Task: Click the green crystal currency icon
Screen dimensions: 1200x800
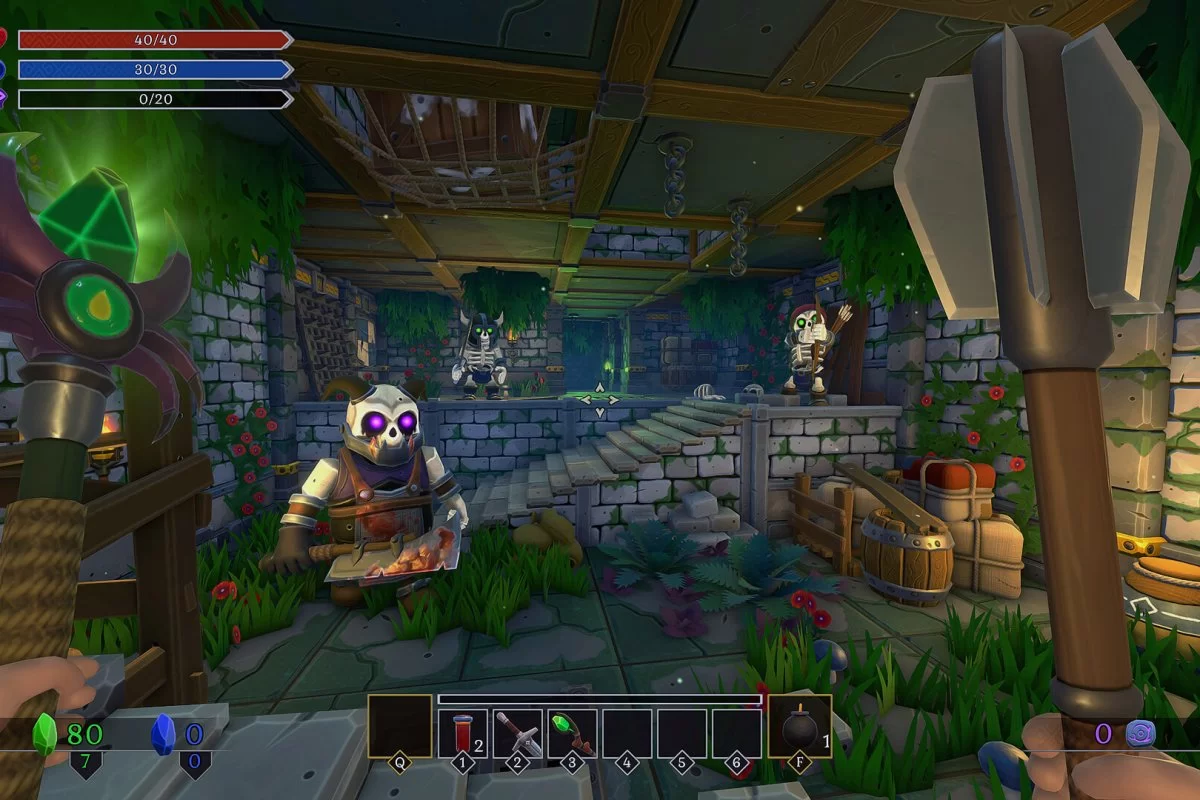Action: (46, 733)
